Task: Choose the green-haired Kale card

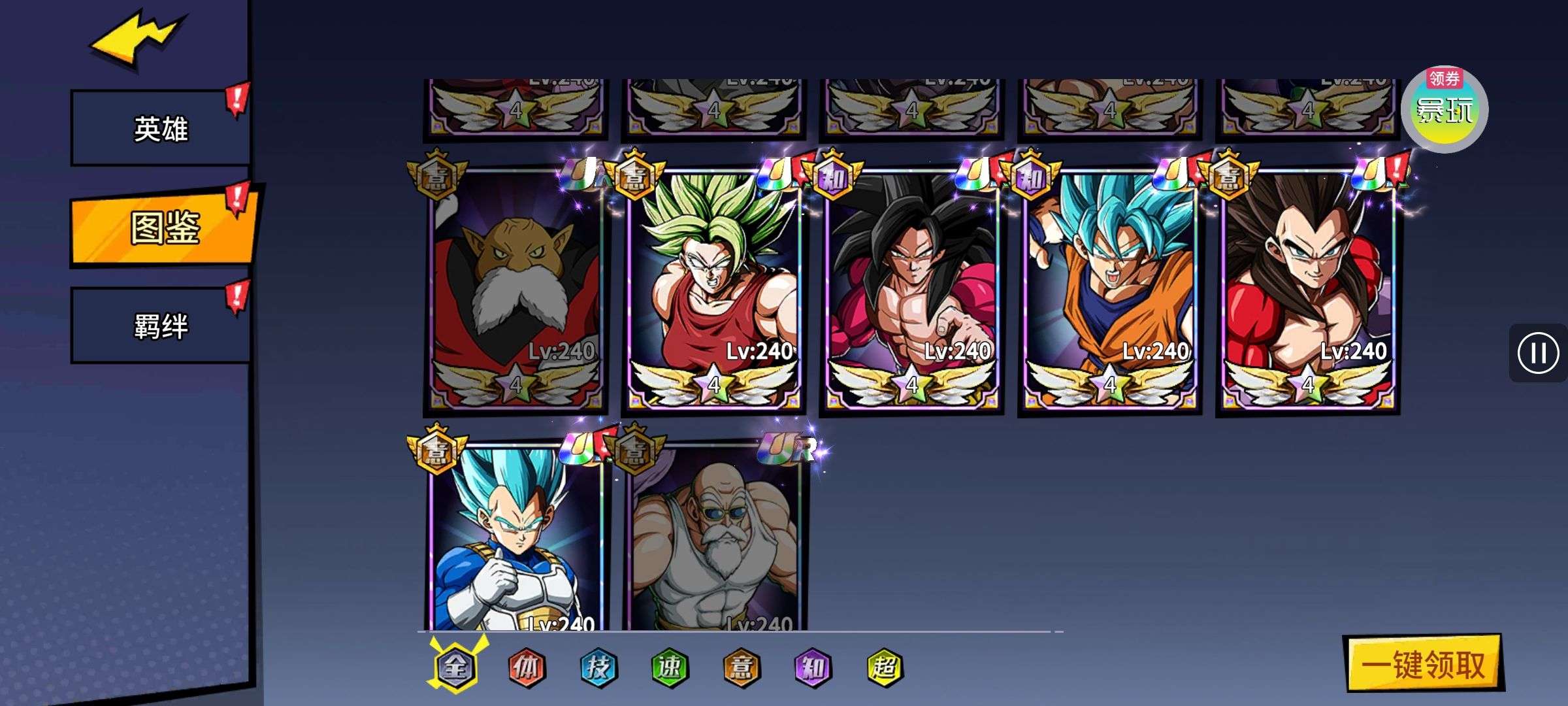Action: [x=713, y=288]
